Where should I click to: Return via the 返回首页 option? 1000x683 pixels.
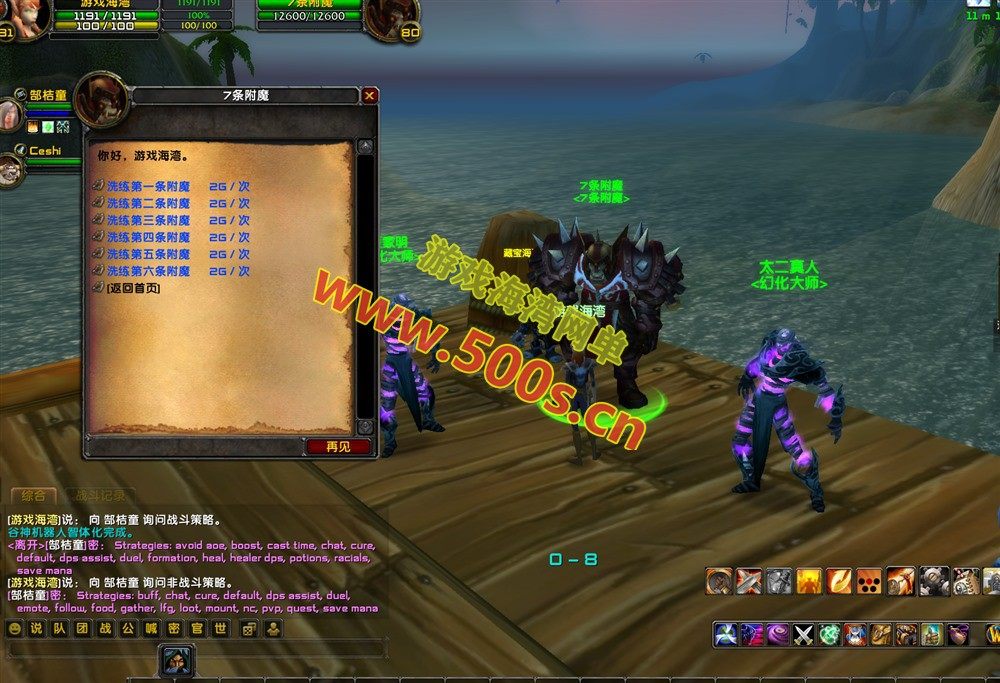pos(132,288)
